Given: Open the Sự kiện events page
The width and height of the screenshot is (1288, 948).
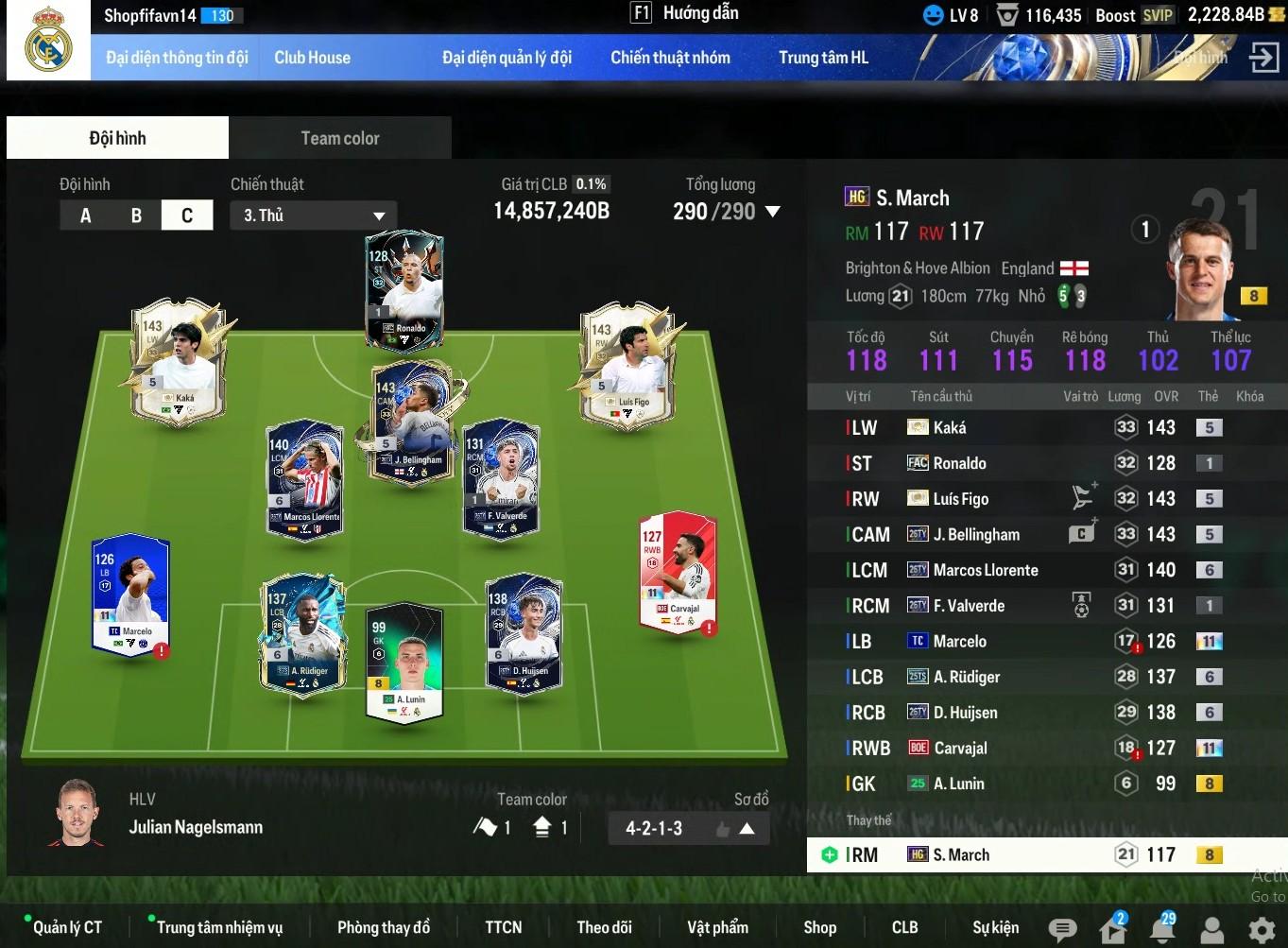Looking at the screenshot, I should [x=996, y=927].
